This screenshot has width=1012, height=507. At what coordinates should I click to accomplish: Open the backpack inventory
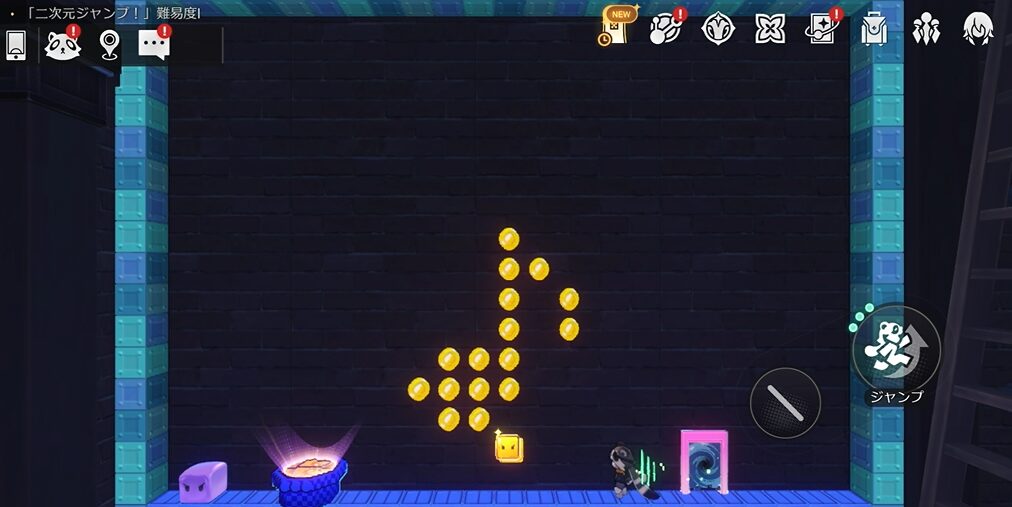pyautogui.click(x=874, y=28)
